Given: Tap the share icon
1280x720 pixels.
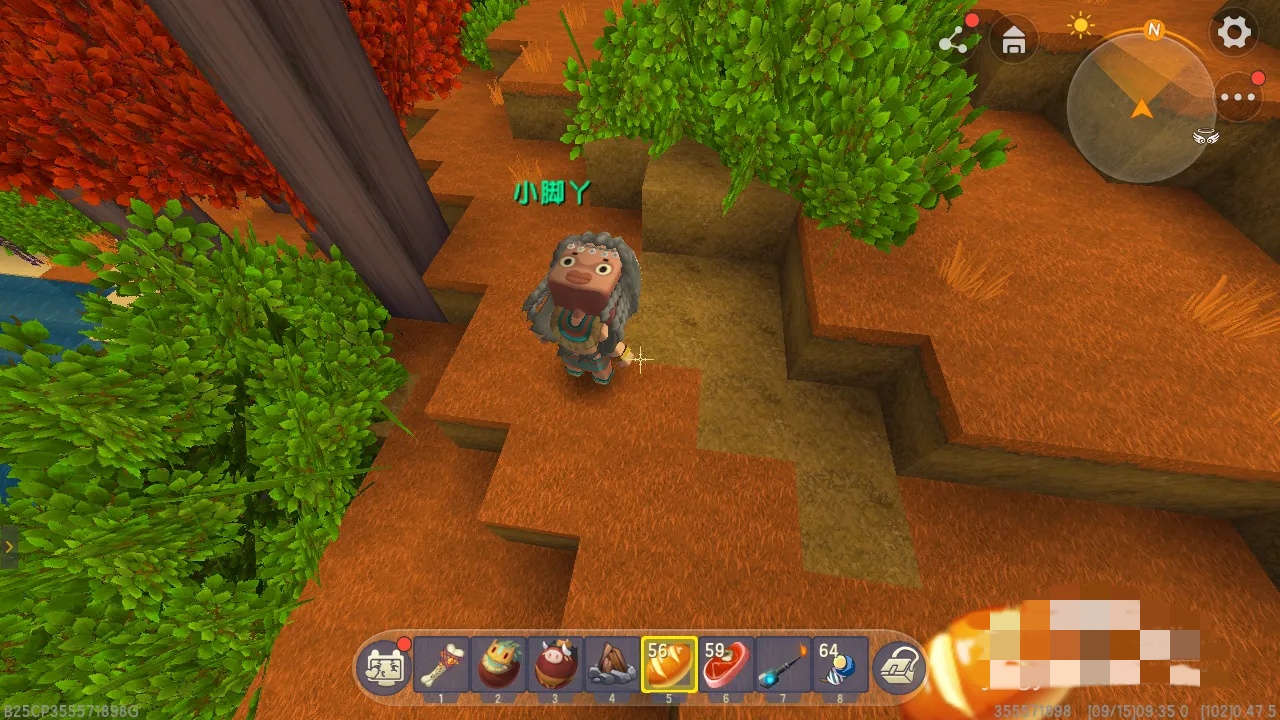Looking at the screenshot, I should 954,40.
